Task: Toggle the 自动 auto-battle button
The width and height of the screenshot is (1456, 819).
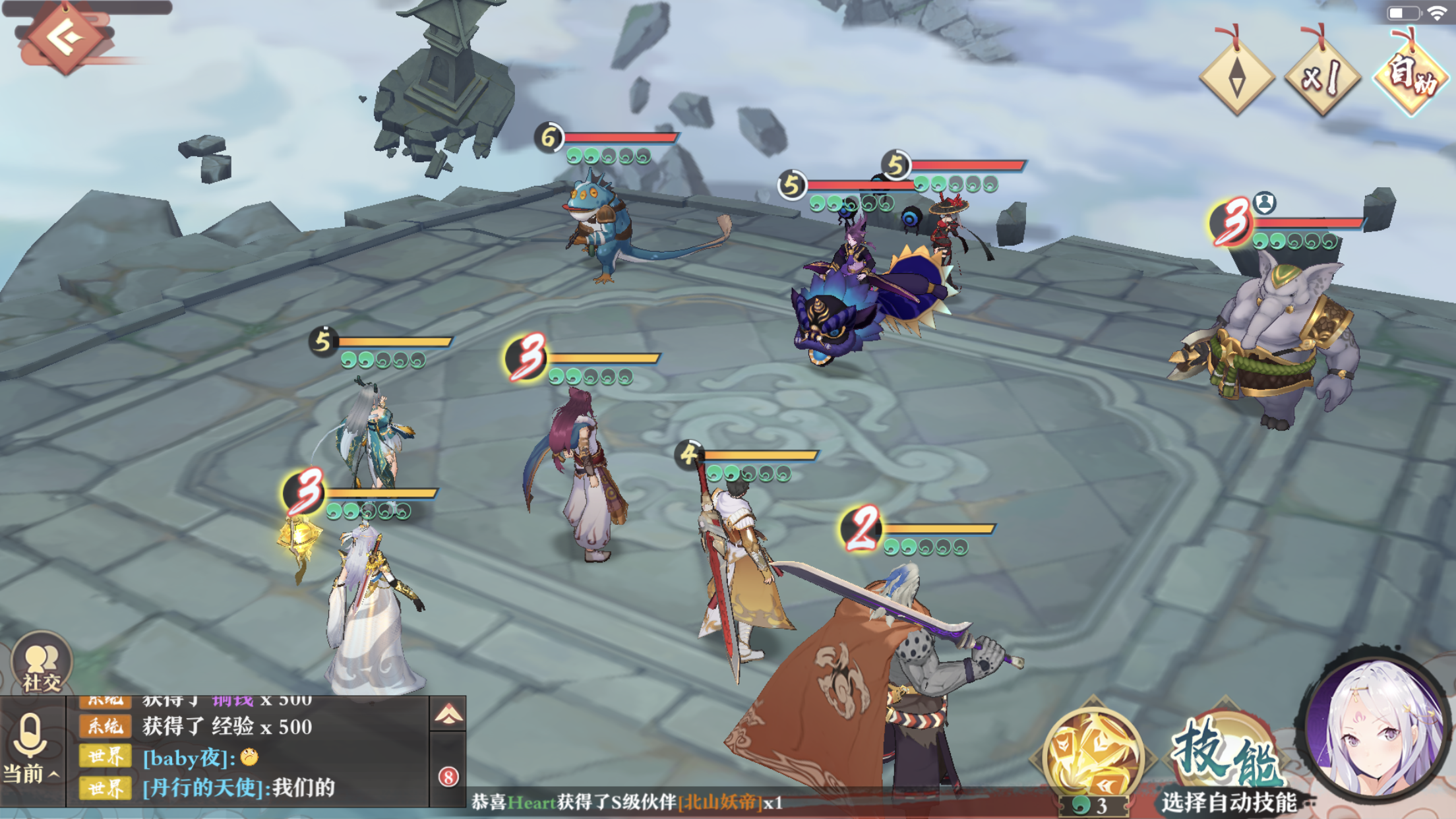Action: (1410, 77)
